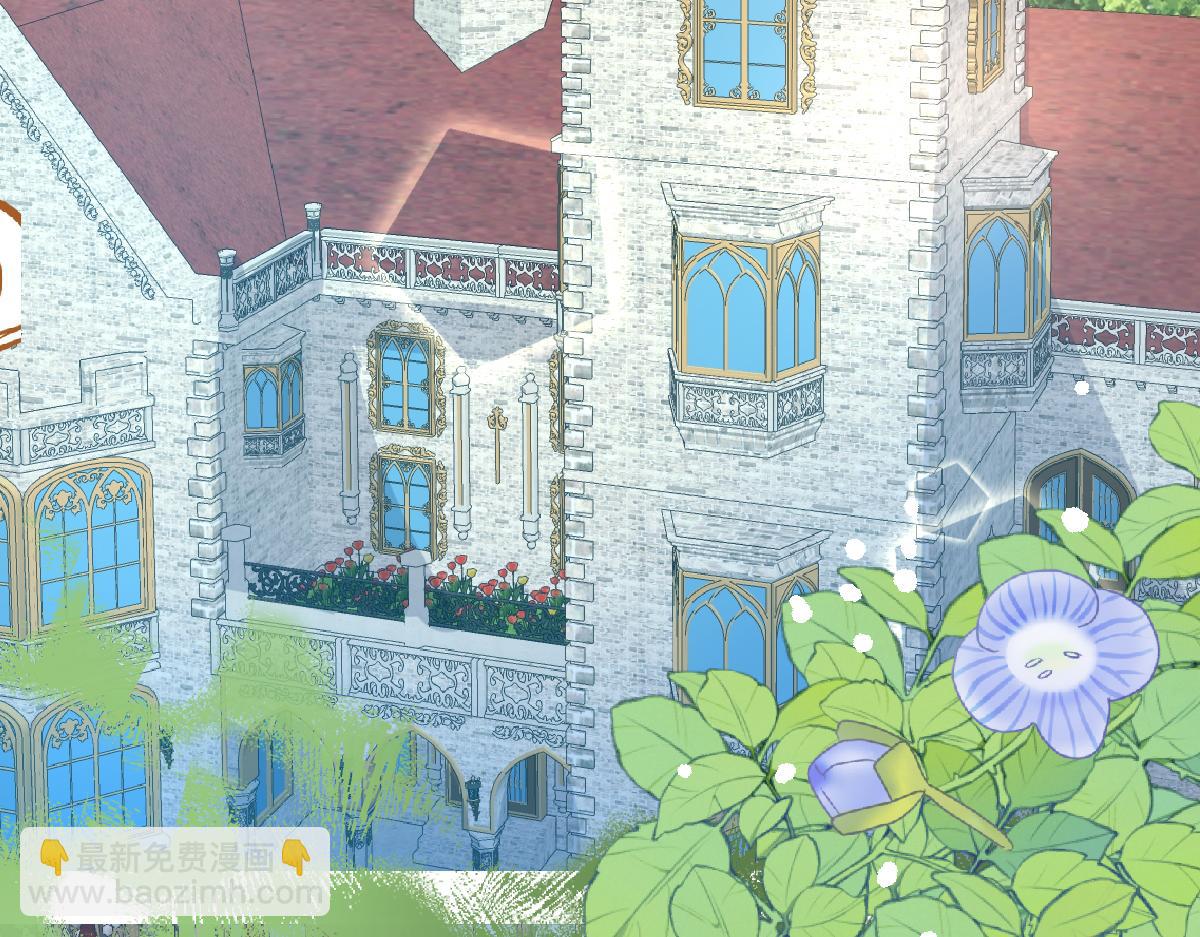Screen dimensions: 1200x937
Task: Open the www.baozimh.com watermark banner link
Action: (x=175, y=871)
